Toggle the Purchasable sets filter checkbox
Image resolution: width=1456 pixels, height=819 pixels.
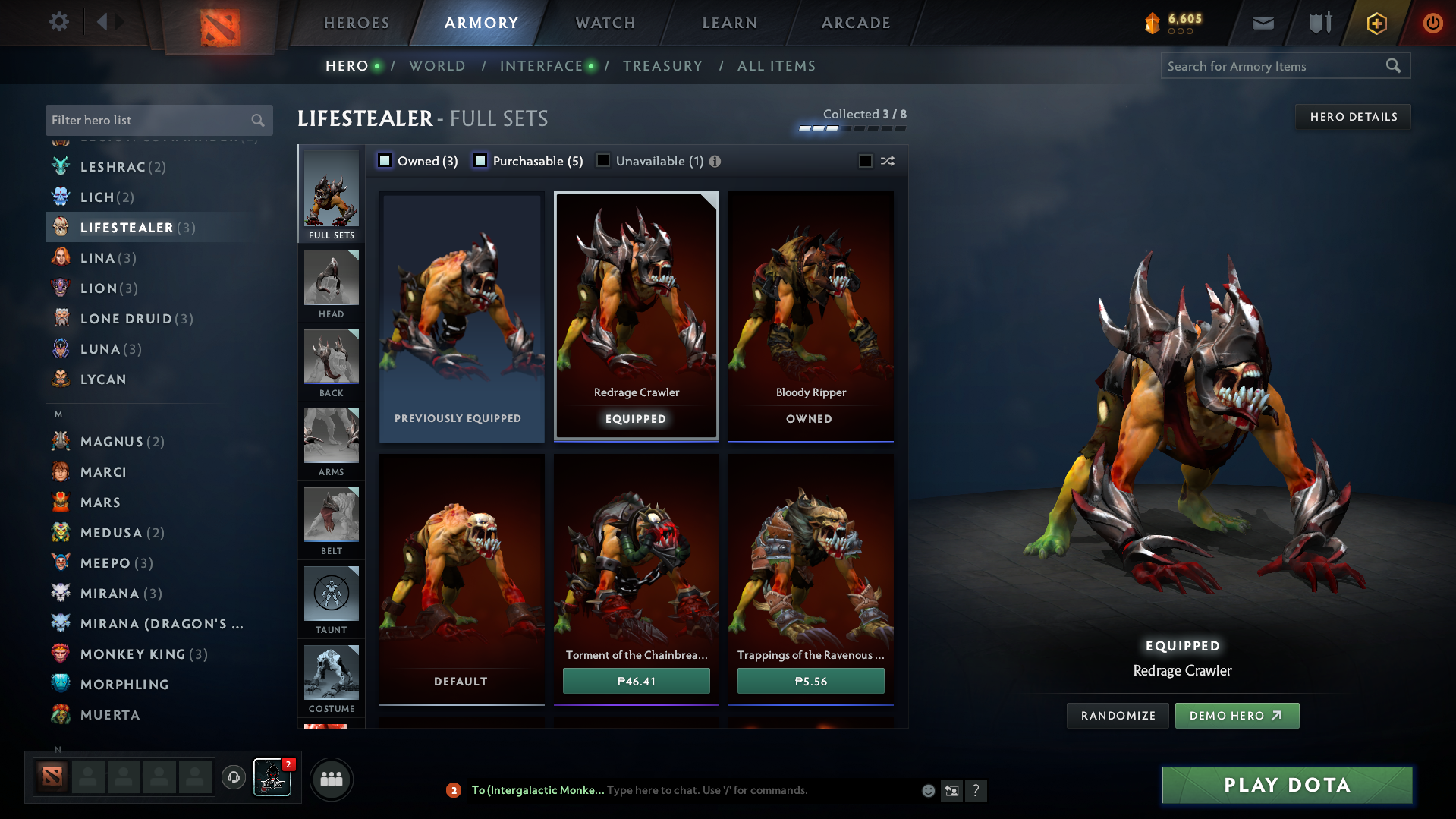480,161
